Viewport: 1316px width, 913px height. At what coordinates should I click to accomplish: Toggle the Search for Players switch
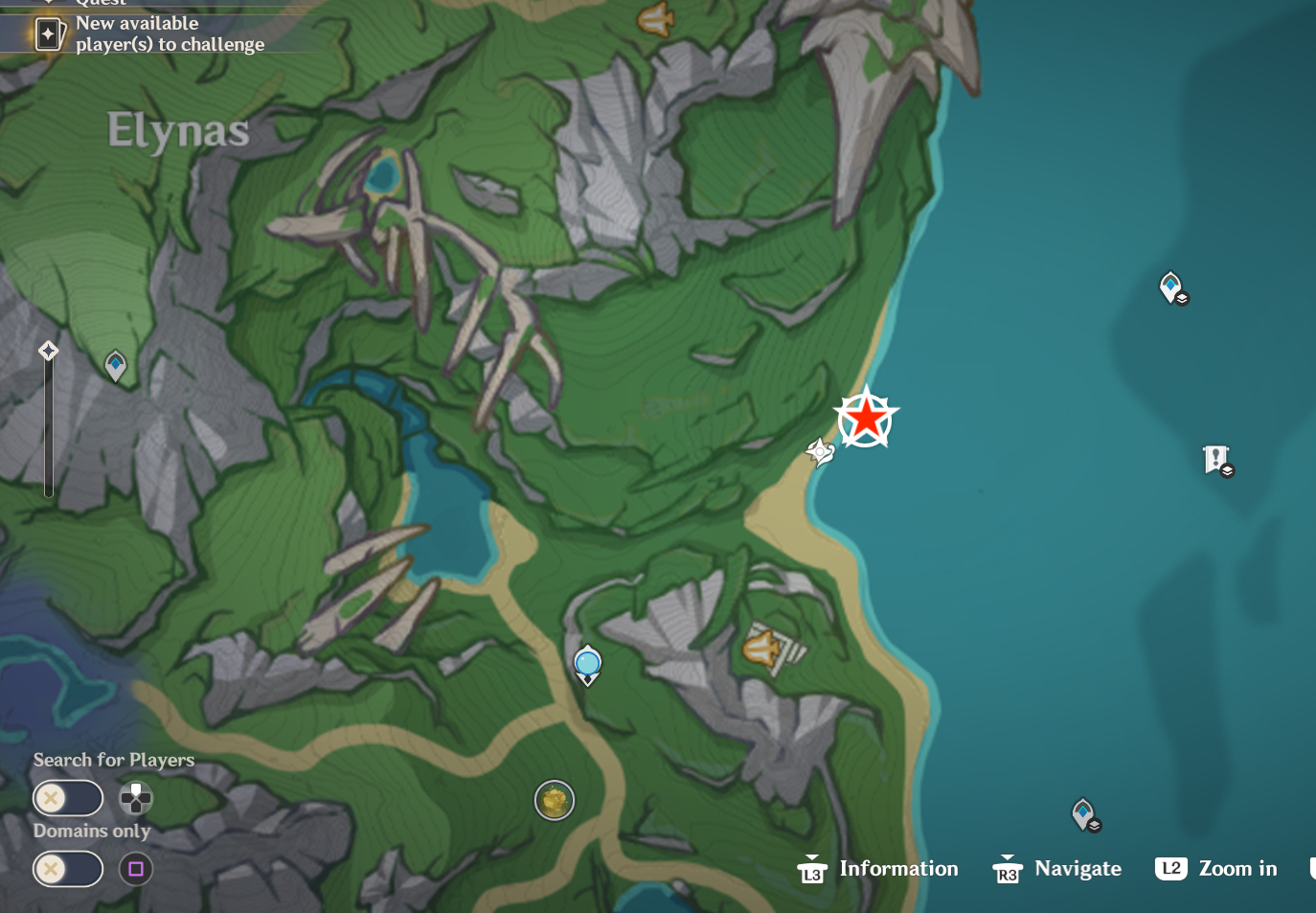(68, 797)
